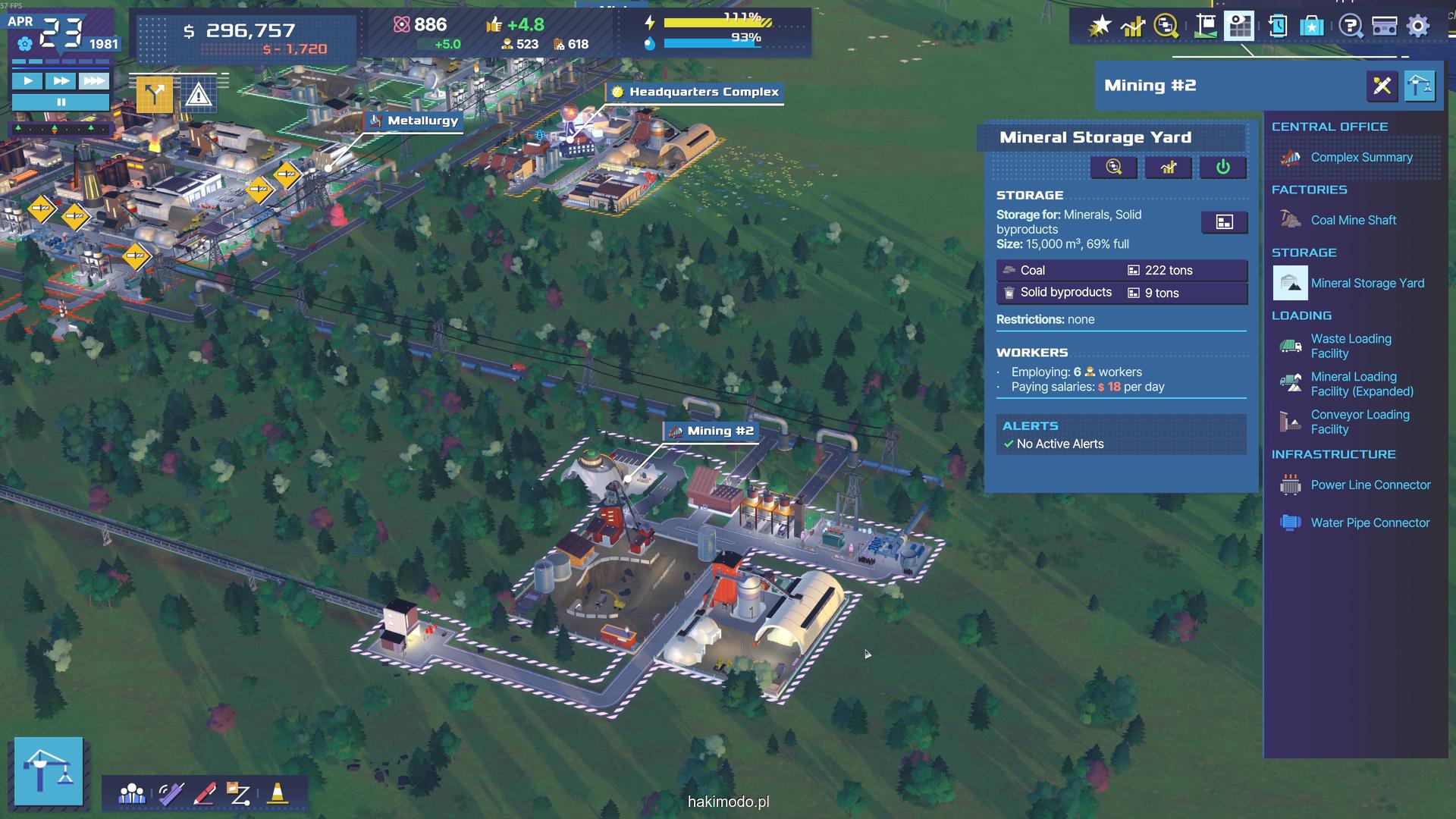Open the large crane build menu button

[49, 770]
